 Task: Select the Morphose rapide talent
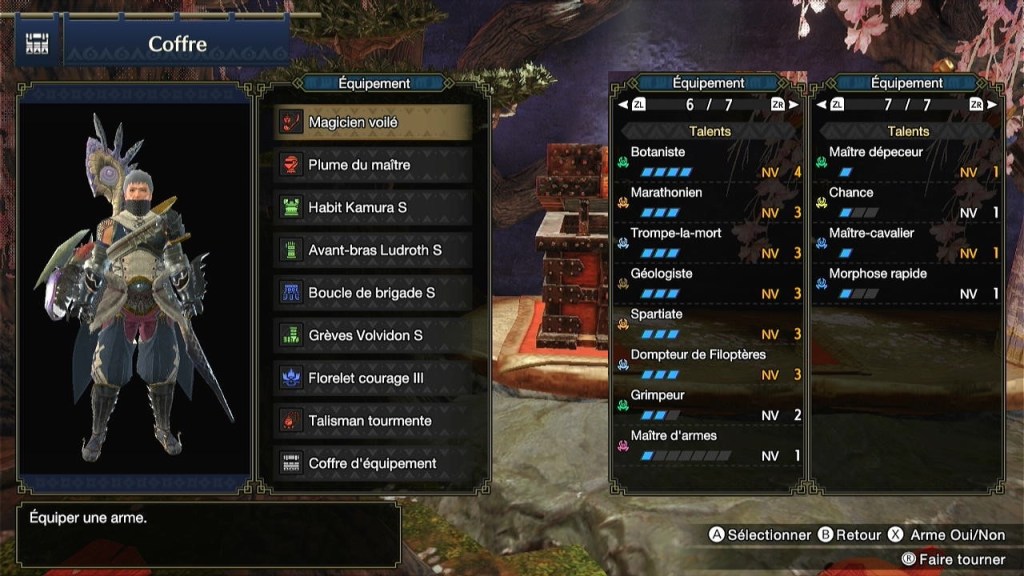(x=907, y=283)
